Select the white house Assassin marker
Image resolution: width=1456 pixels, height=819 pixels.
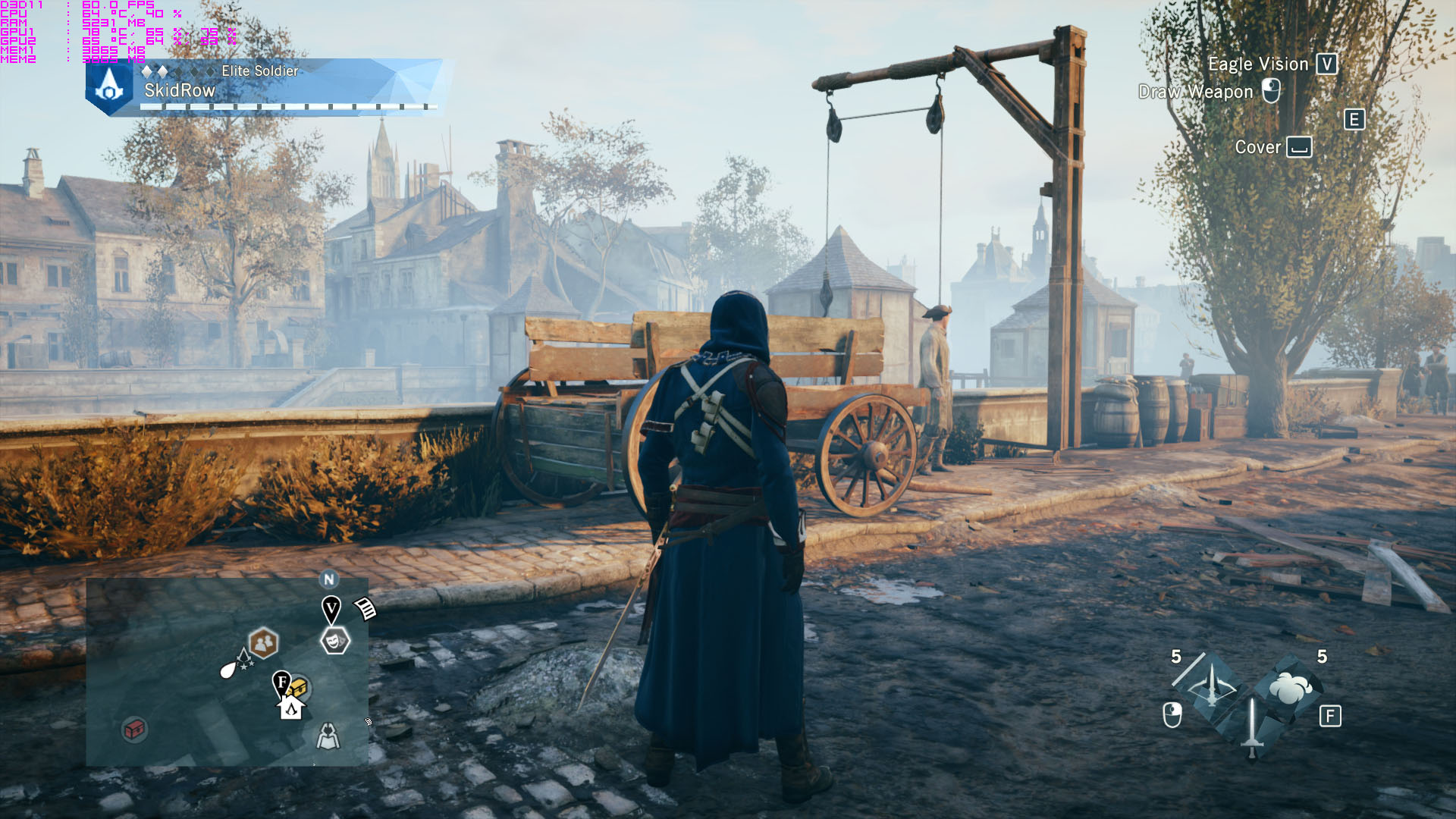coord(291,708)
